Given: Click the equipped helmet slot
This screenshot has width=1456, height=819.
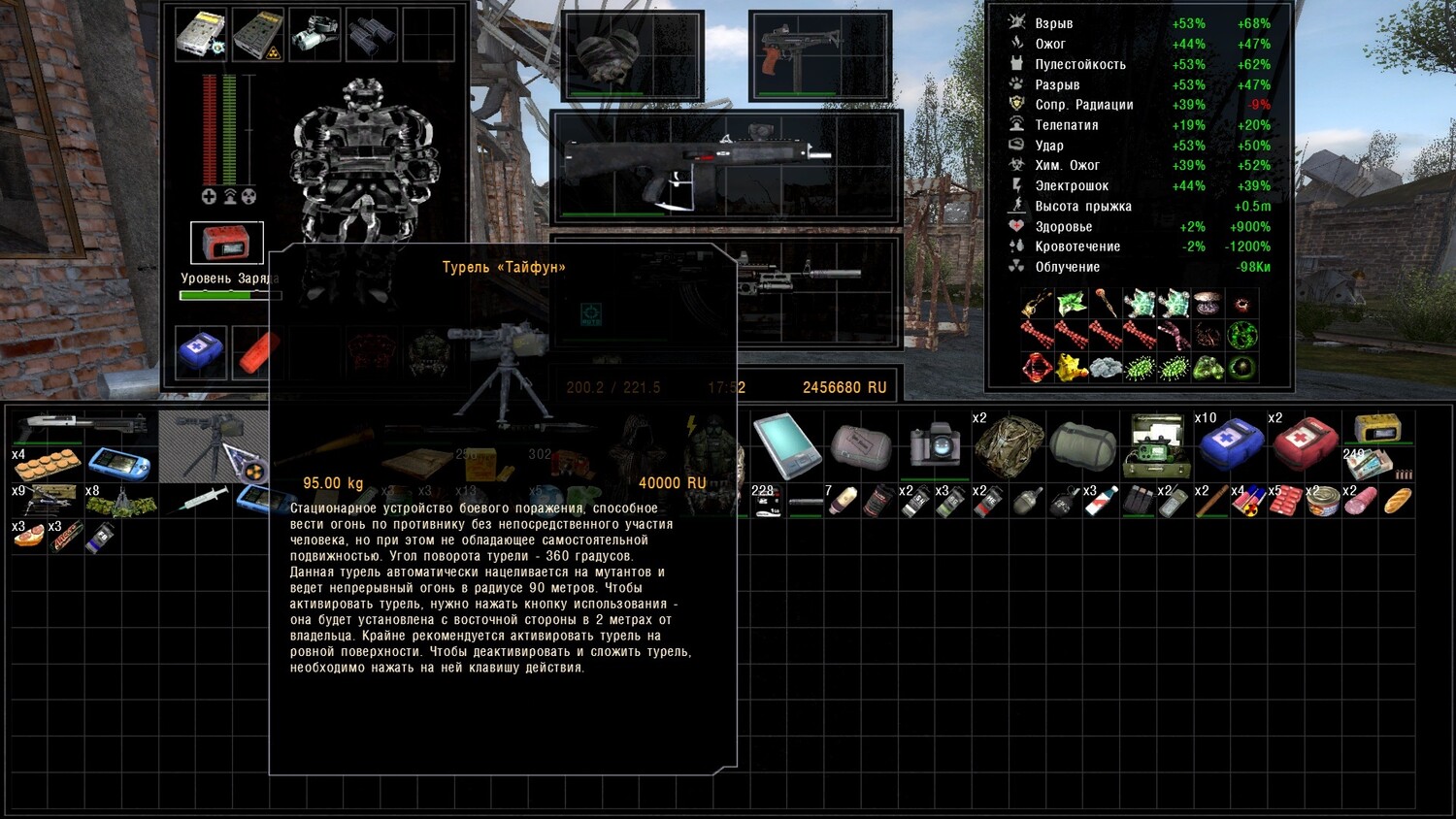Looking at the screenshot, I should pos(631,54).
